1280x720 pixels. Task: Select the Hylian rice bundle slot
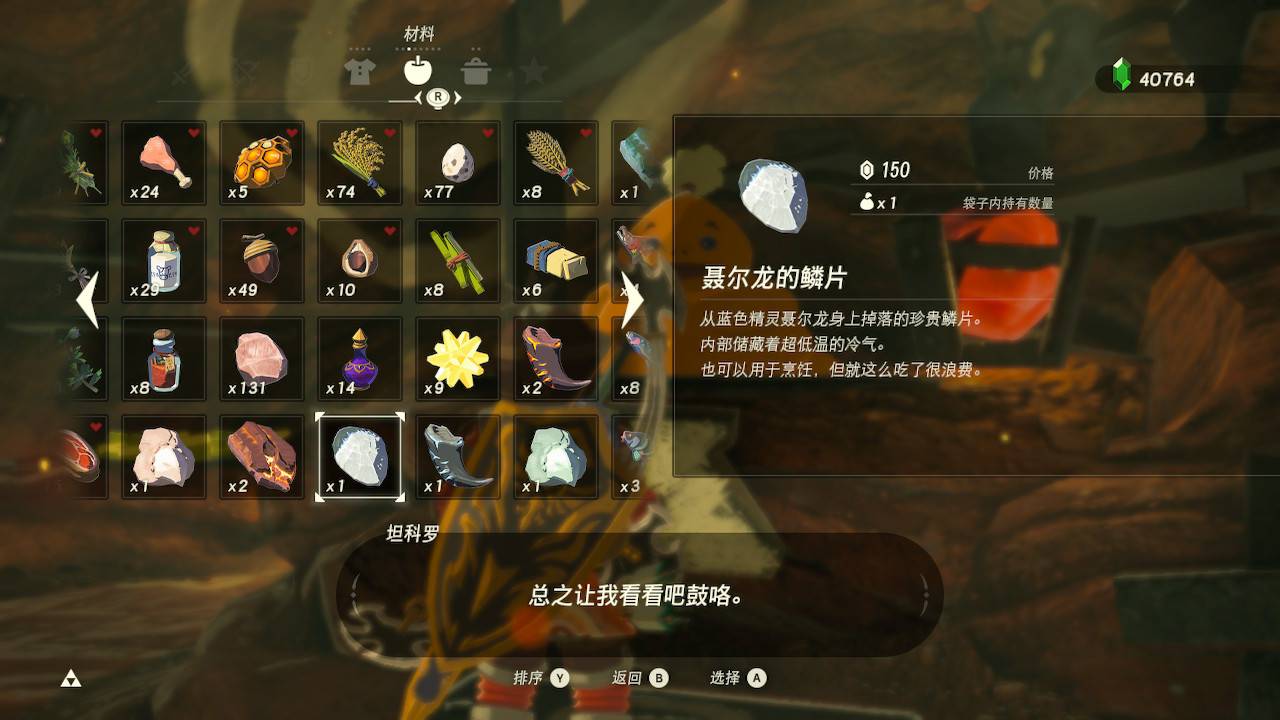360,163
